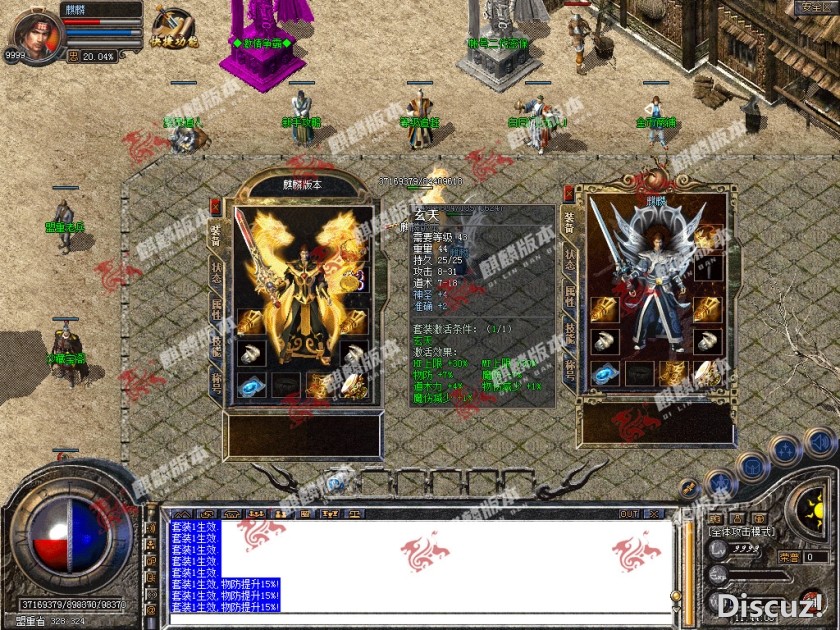The height and width of the screenshot is (630, 840).
Task: Select the blue gem slot in left panel
Action: pos(251,386)
